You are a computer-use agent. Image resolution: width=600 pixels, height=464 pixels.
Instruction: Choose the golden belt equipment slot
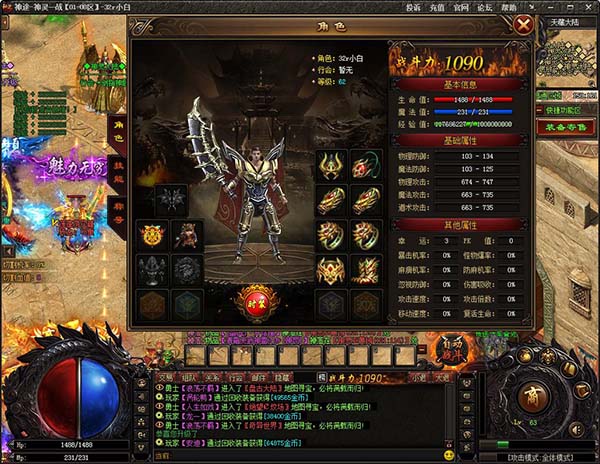click(x=331, y=270)
